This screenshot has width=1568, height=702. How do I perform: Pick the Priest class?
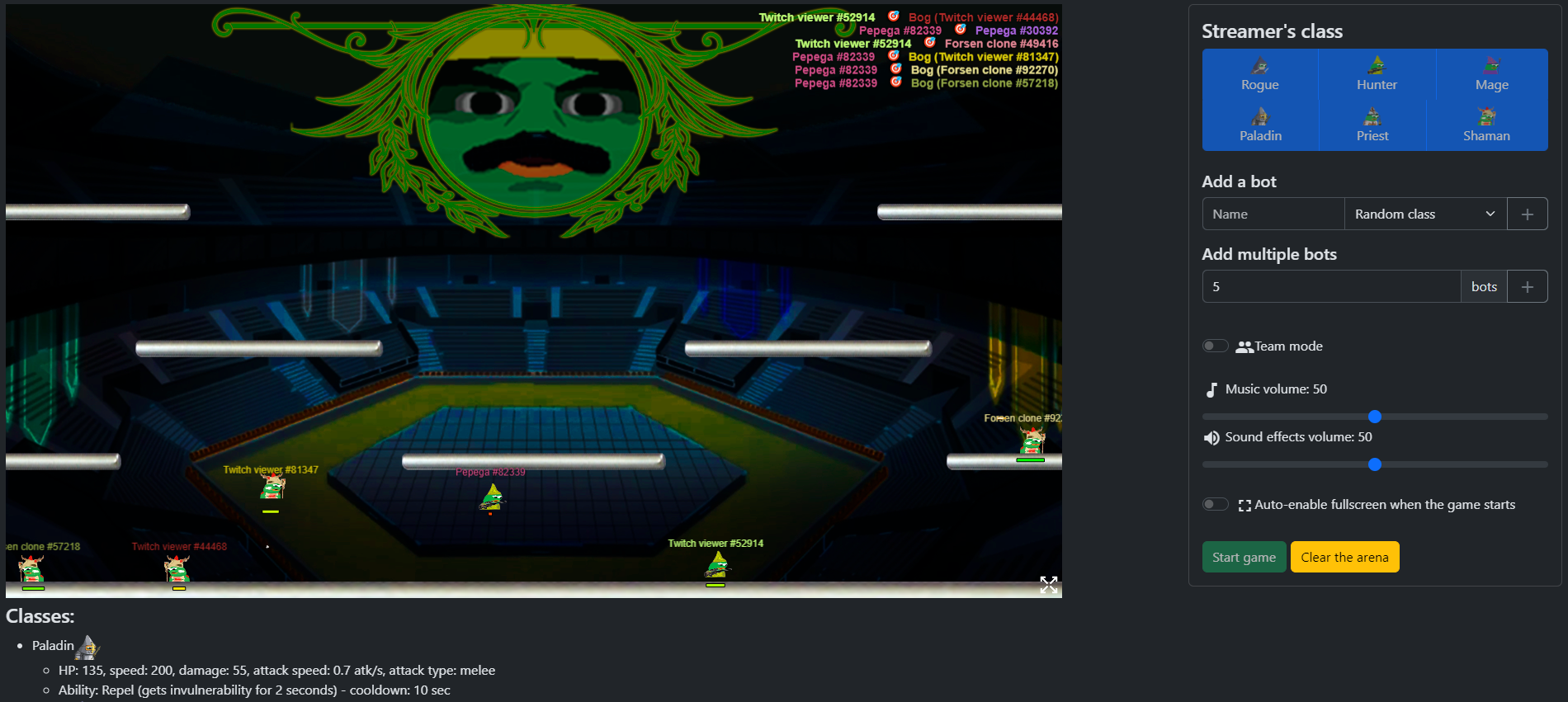pos(1372,125)
